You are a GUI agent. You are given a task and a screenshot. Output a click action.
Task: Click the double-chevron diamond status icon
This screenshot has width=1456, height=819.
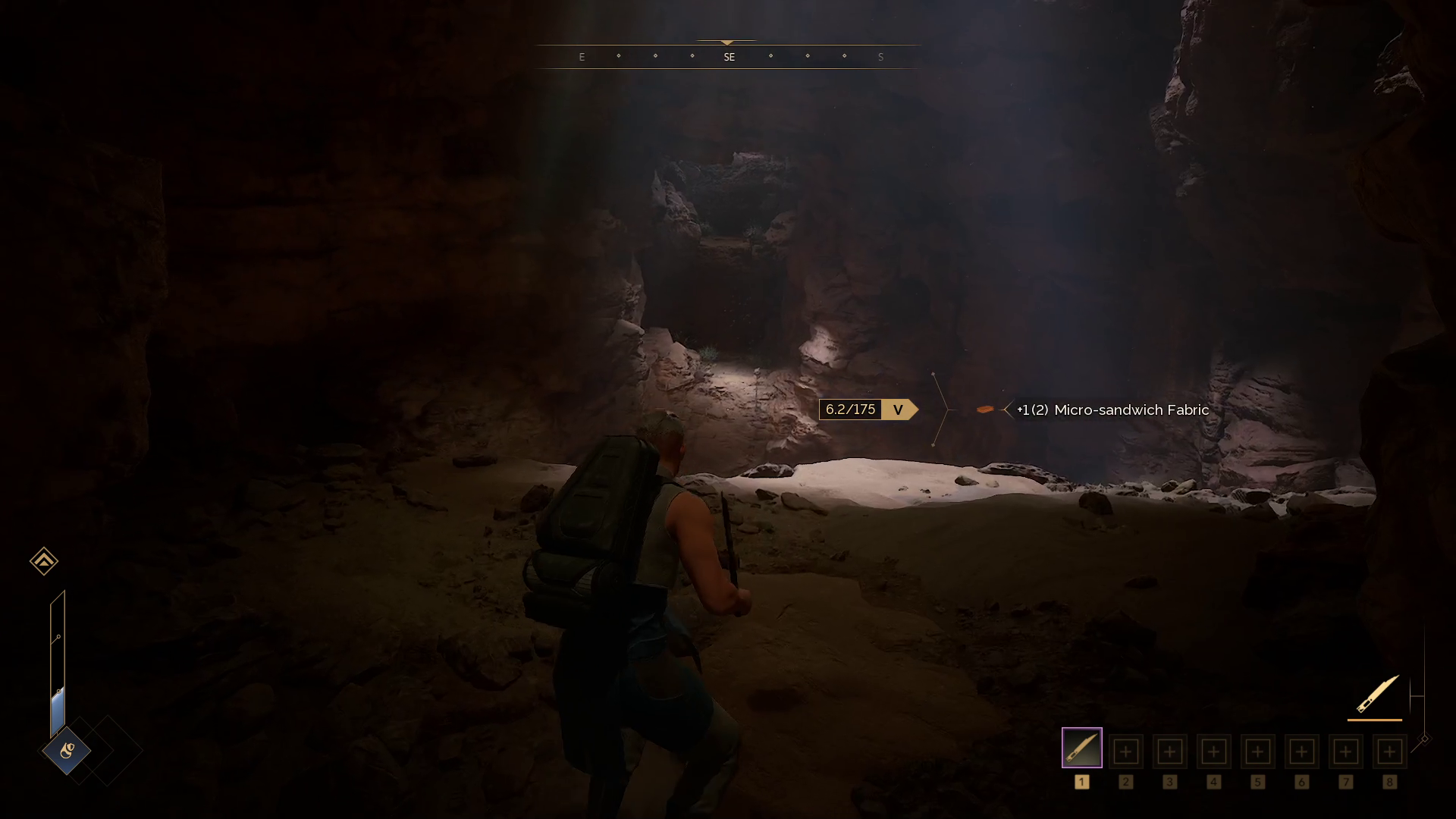(x=44, y=561)
